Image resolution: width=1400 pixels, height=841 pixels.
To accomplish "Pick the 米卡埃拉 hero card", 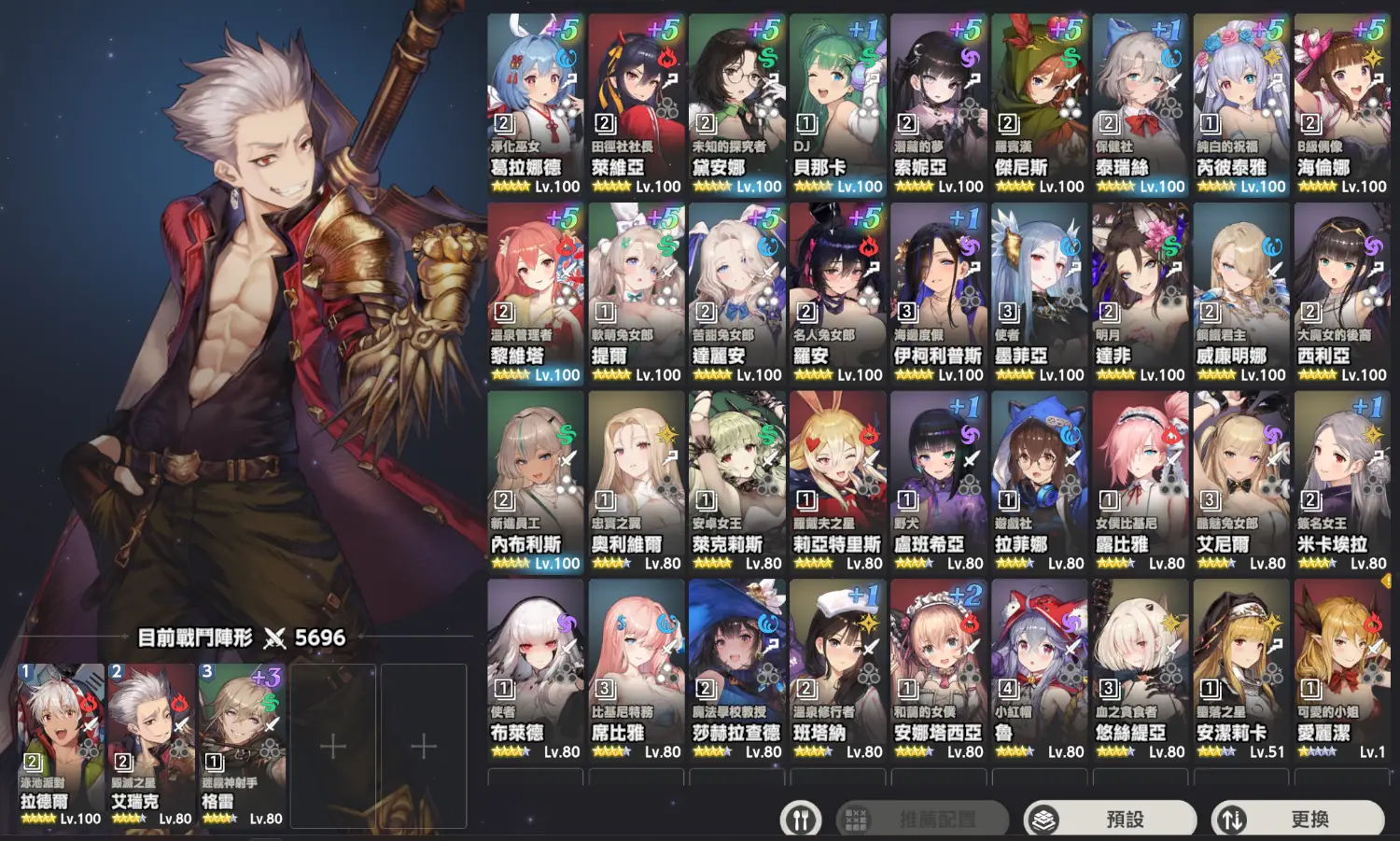I will coord(1341,481).
